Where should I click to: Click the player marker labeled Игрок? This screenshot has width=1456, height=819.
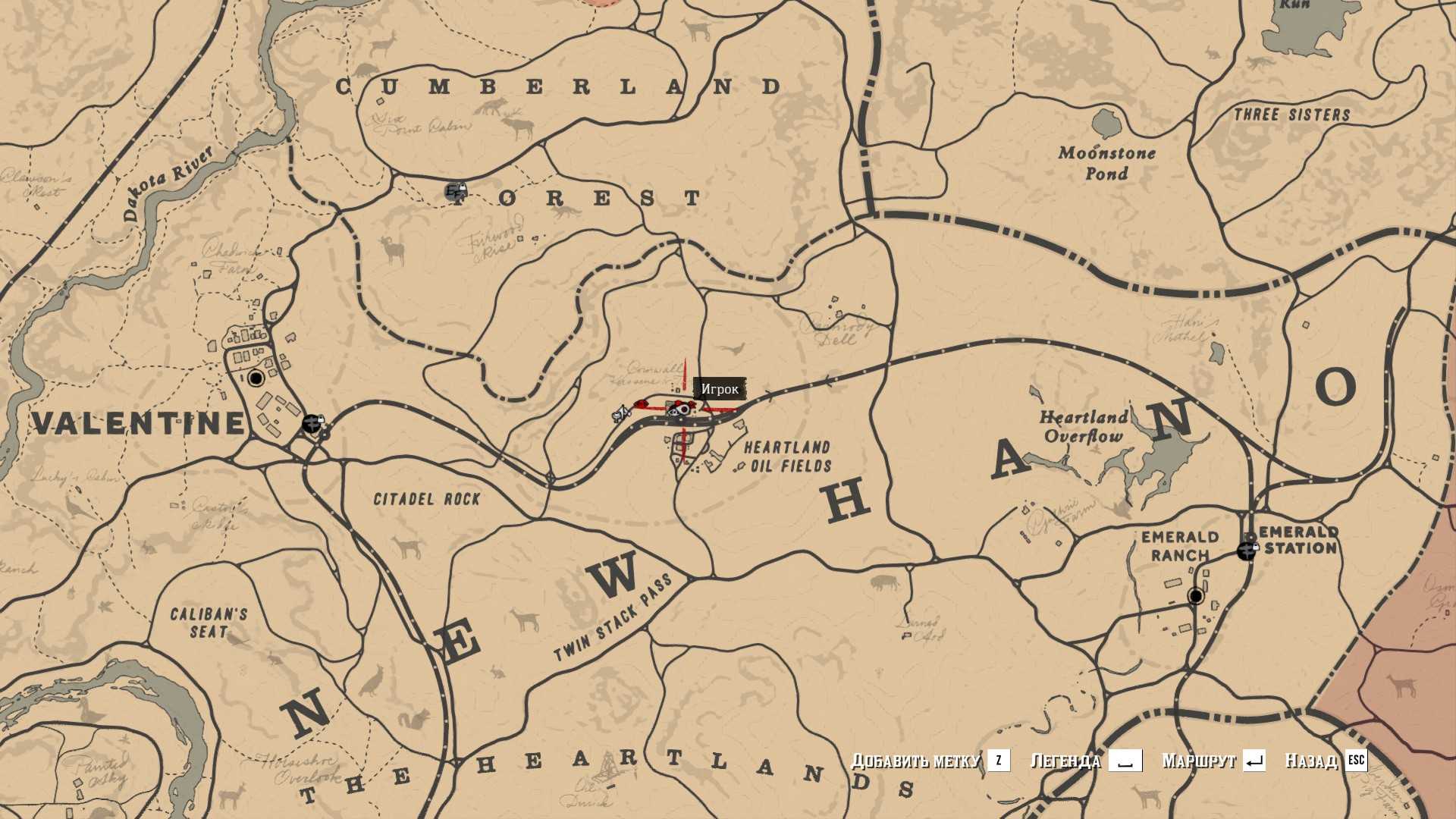pyautogui.click(x=682, y=409)
